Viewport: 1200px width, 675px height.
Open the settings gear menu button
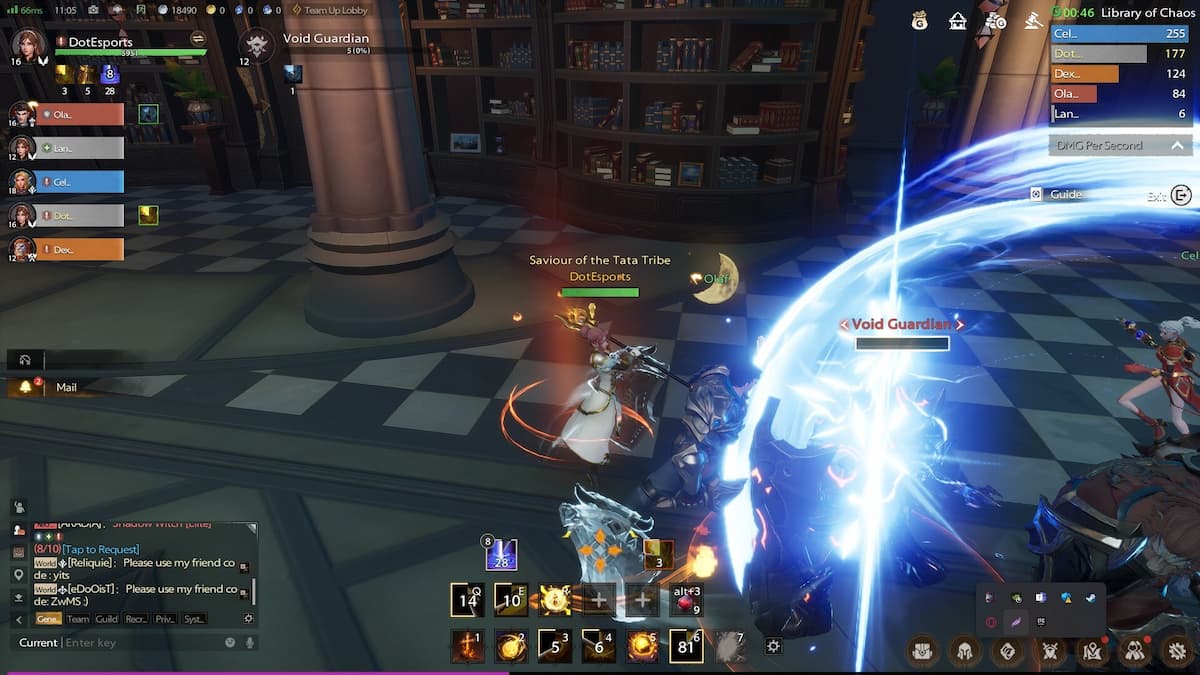coord(1178,651)
